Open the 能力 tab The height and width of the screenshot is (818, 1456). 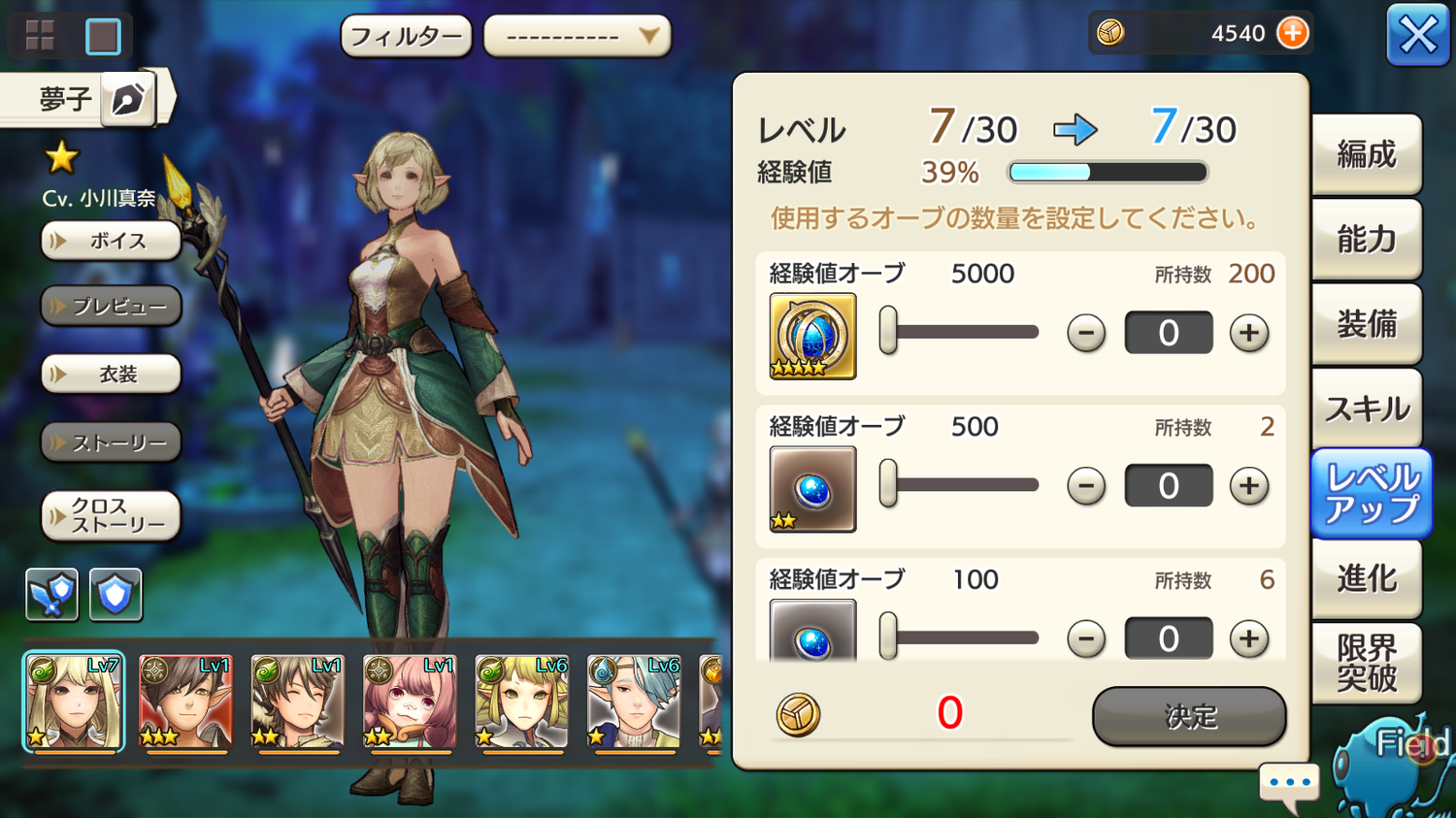pyautogui.click(x=1366, y=239)
